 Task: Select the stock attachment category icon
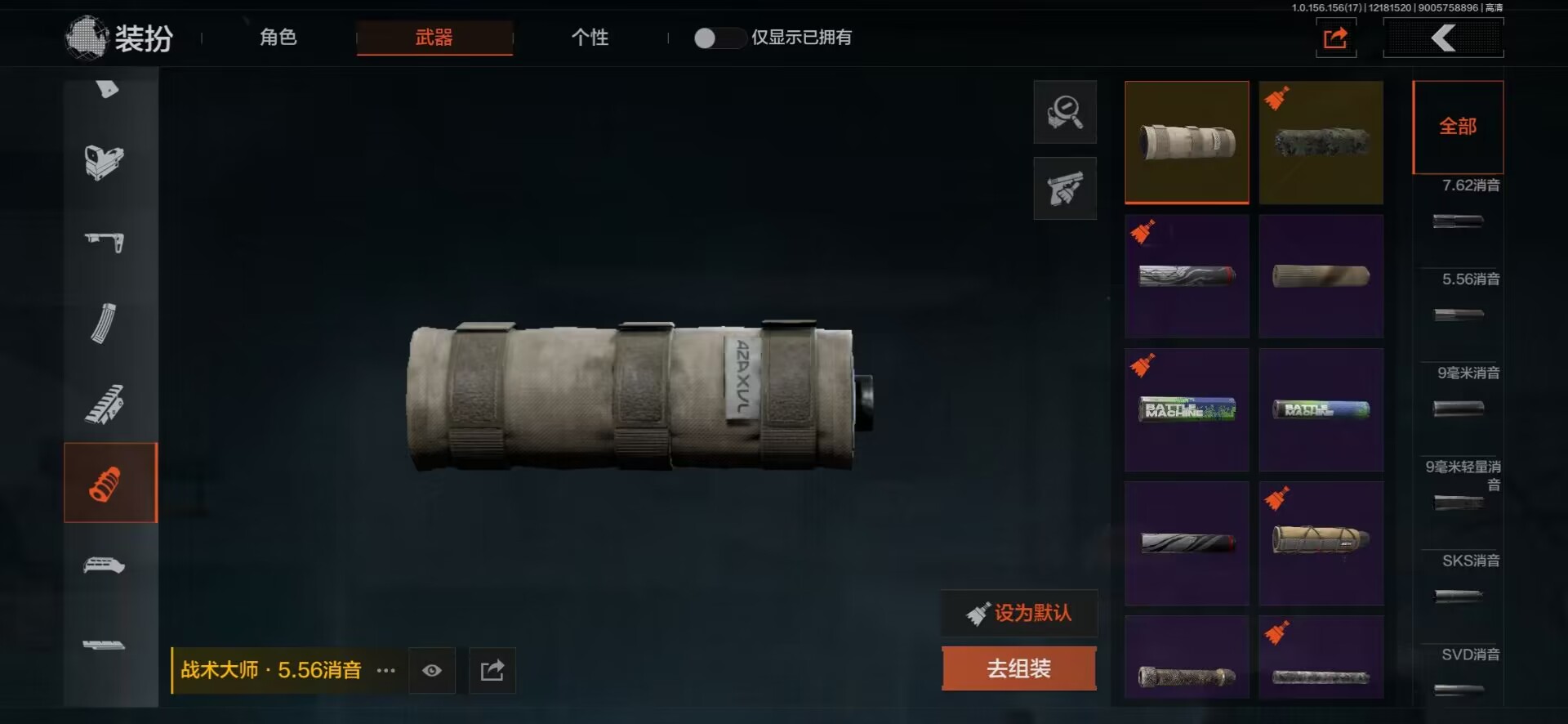coord(104,242)
